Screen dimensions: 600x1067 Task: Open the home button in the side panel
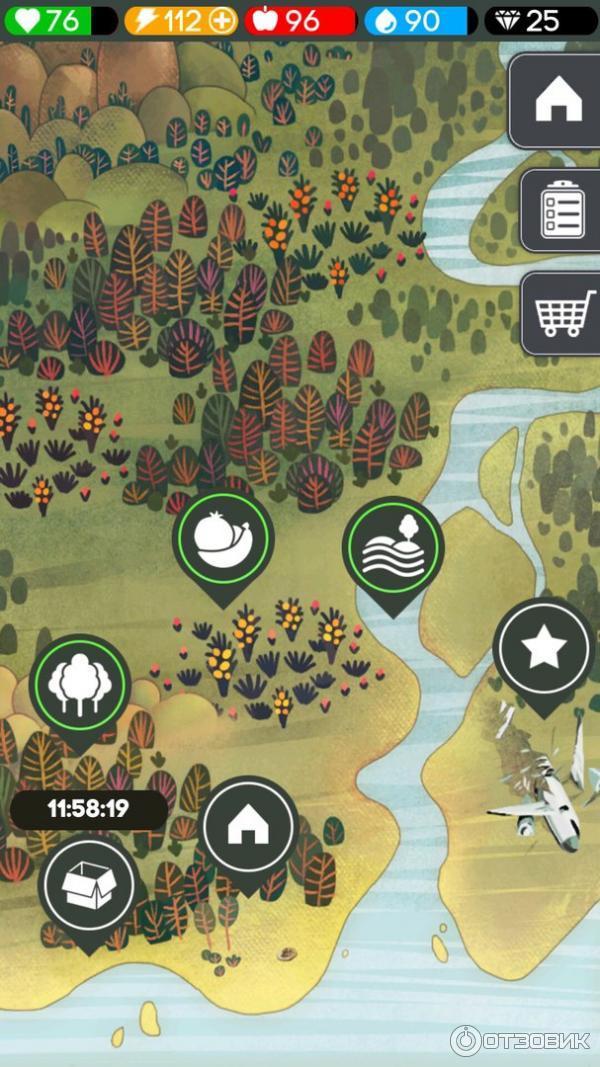click(558, 102)
